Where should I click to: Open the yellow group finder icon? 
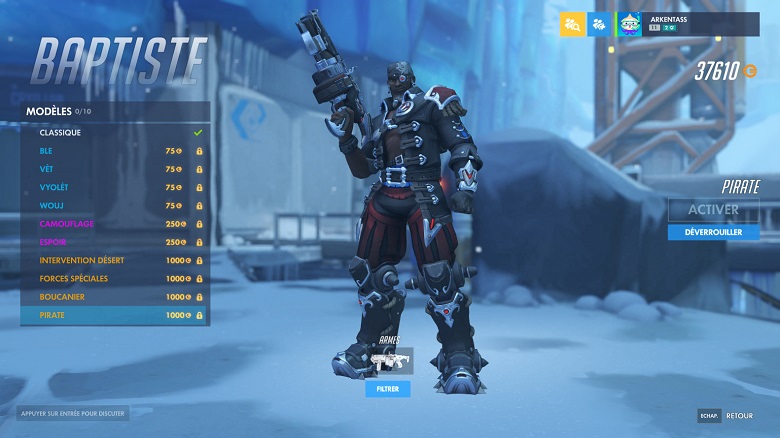click(x=572, y=24)
